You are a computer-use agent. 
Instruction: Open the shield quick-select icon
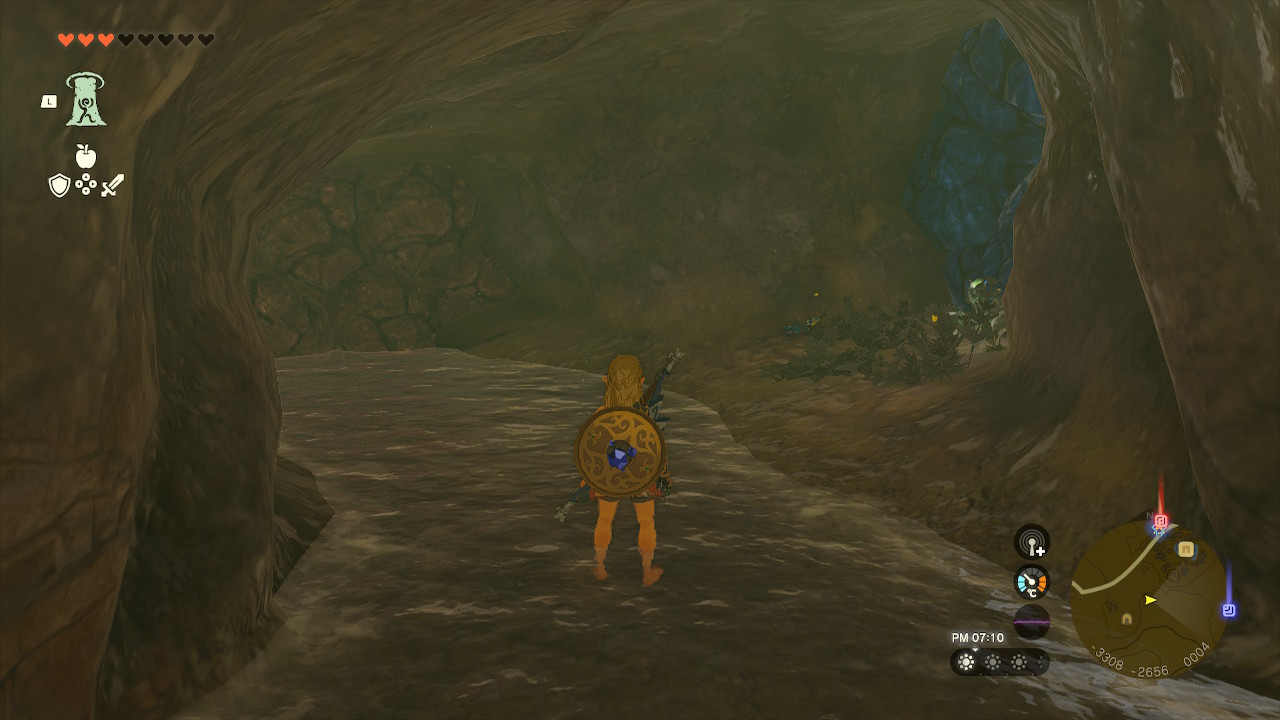(59, 185)
